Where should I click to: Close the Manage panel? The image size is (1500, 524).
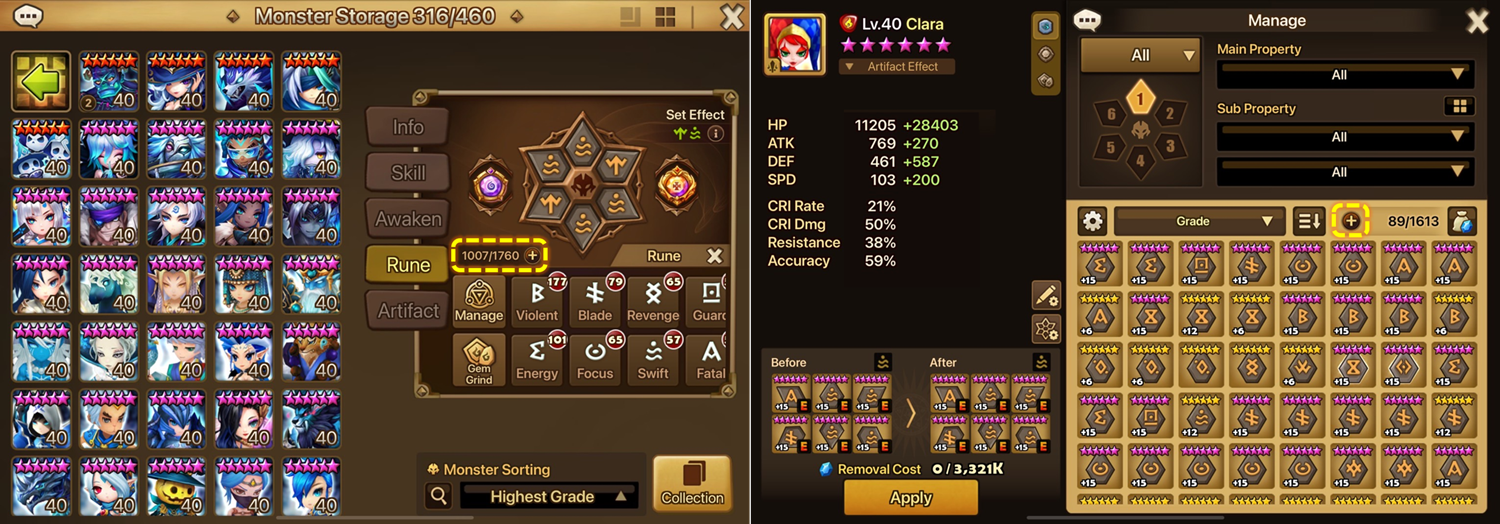[1476, 21]
